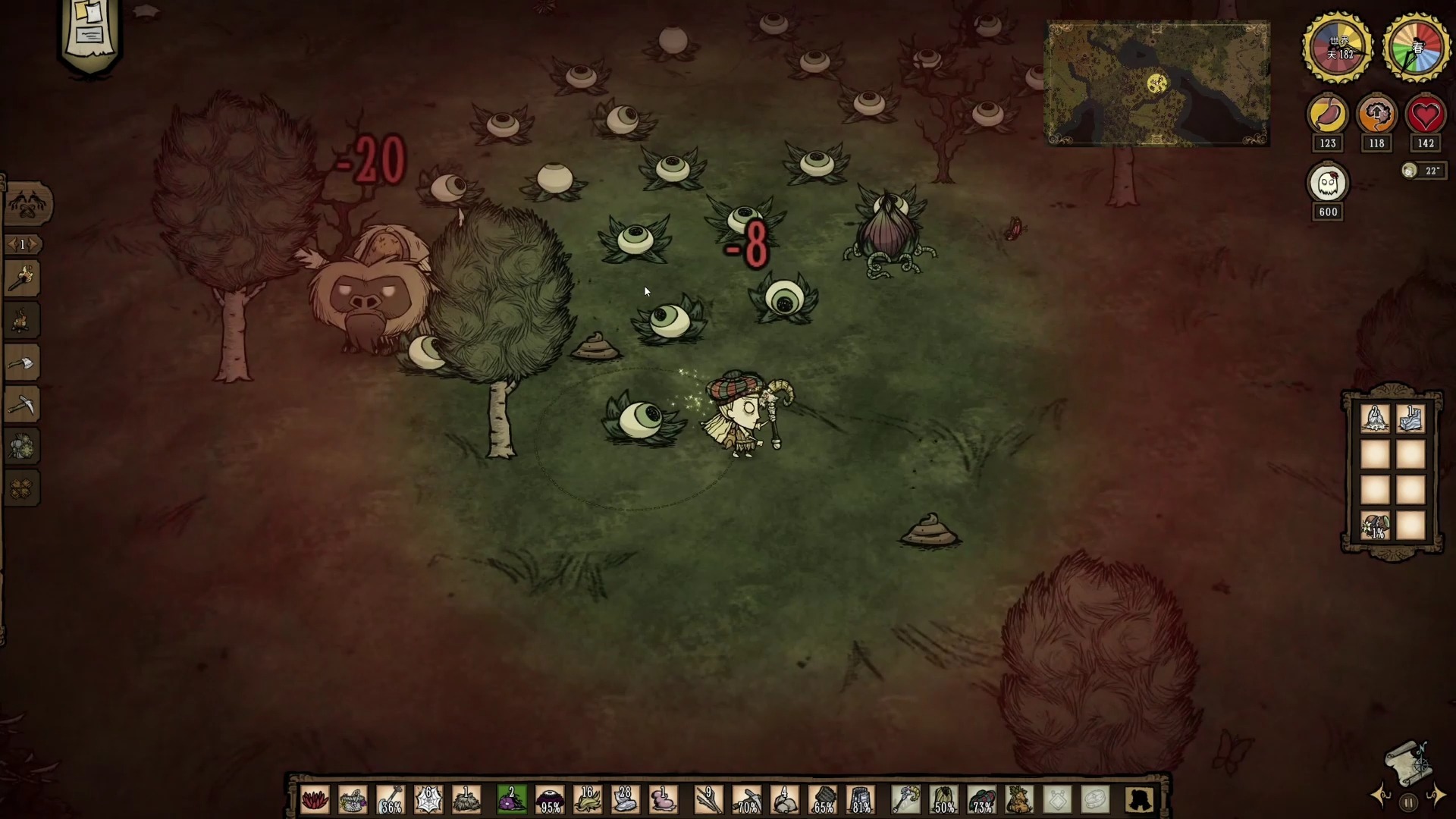Open the crafting menu tab
The image size is (1456, 819).
click(28, 204)
